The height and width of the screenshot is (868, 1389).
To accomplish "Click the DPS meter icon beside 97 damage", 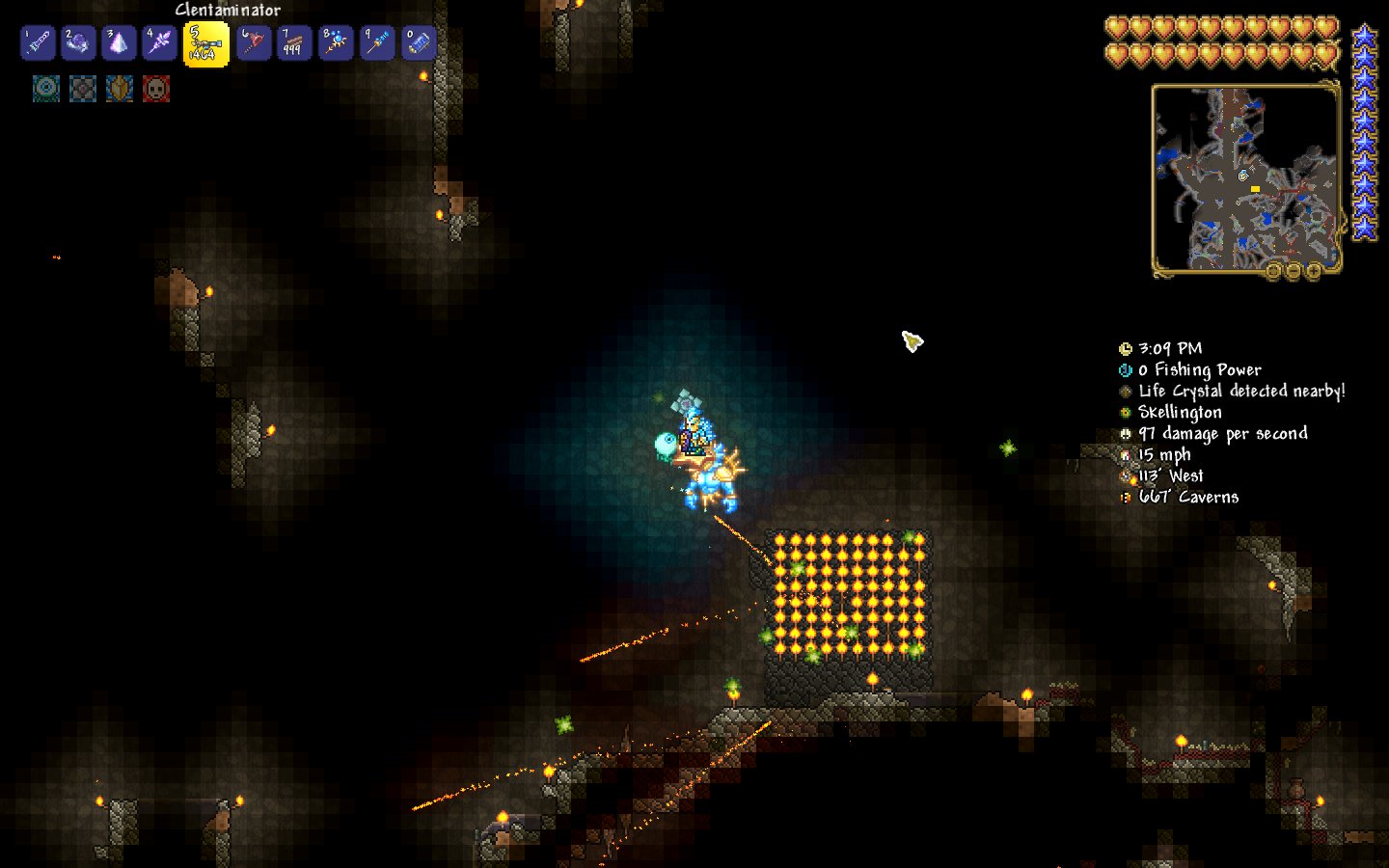I will 1125,433.
